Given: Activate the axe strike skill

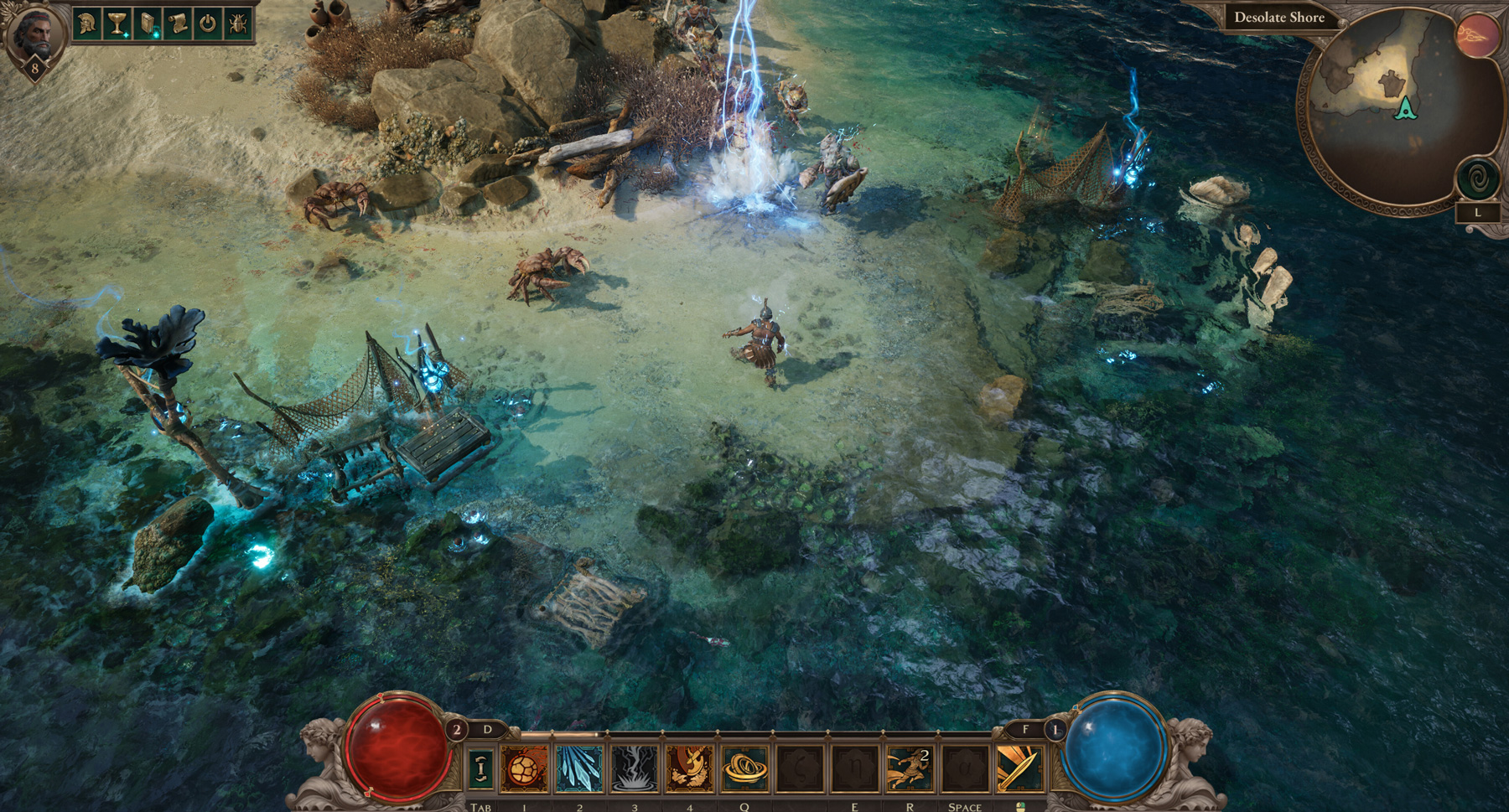Looking at the screenshot, I should (690, 768).
